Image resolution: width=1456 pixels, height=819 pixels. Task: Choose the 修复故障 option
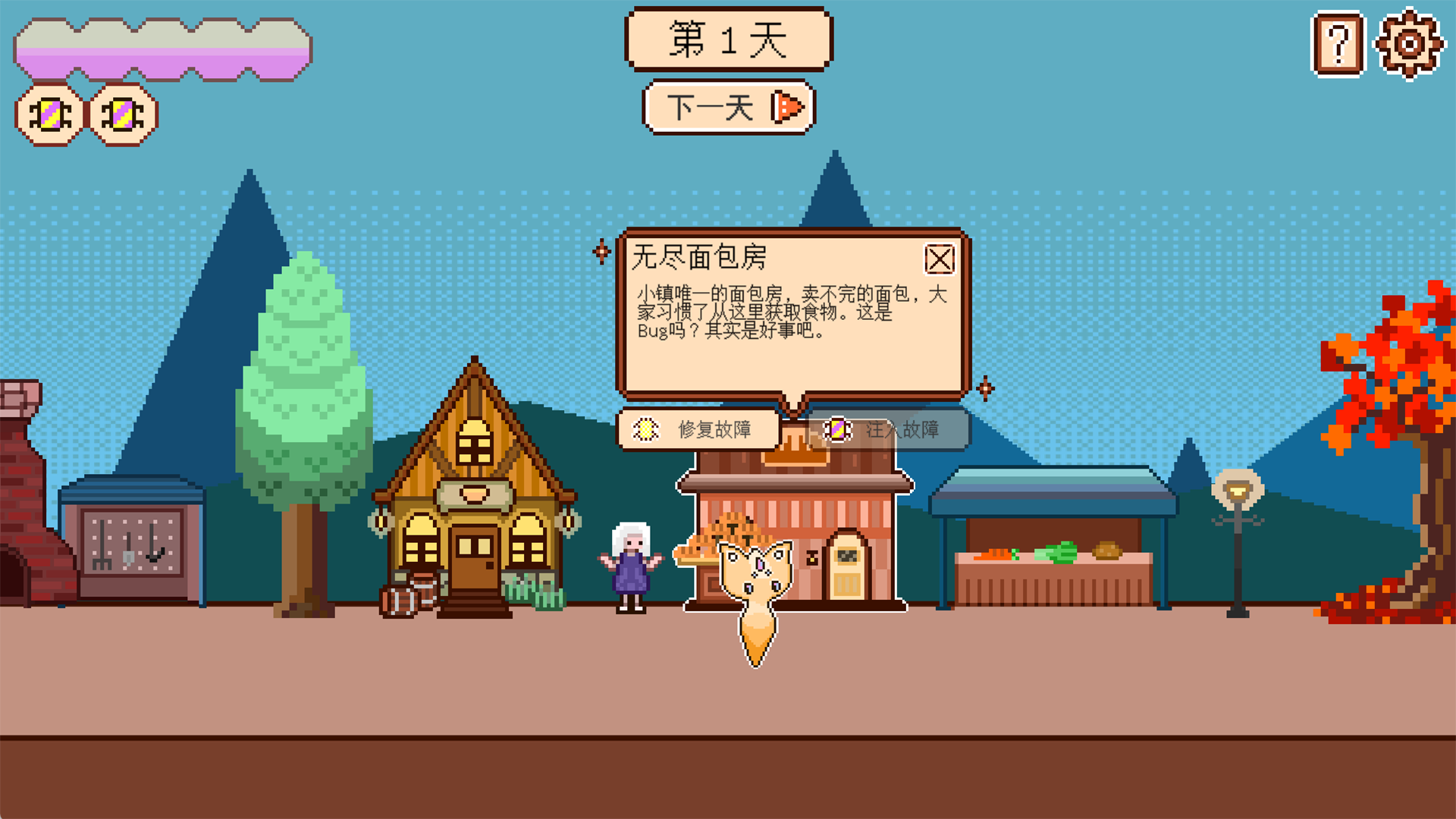click(x=698, y=429)
